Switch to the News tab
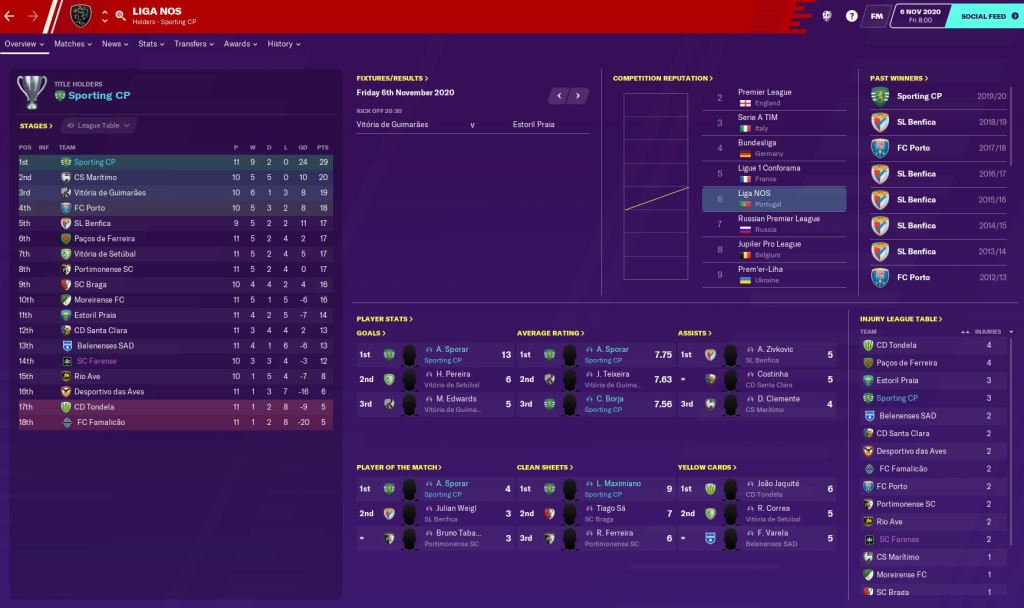The image size is (1024, 608). [x=115, y=44]
